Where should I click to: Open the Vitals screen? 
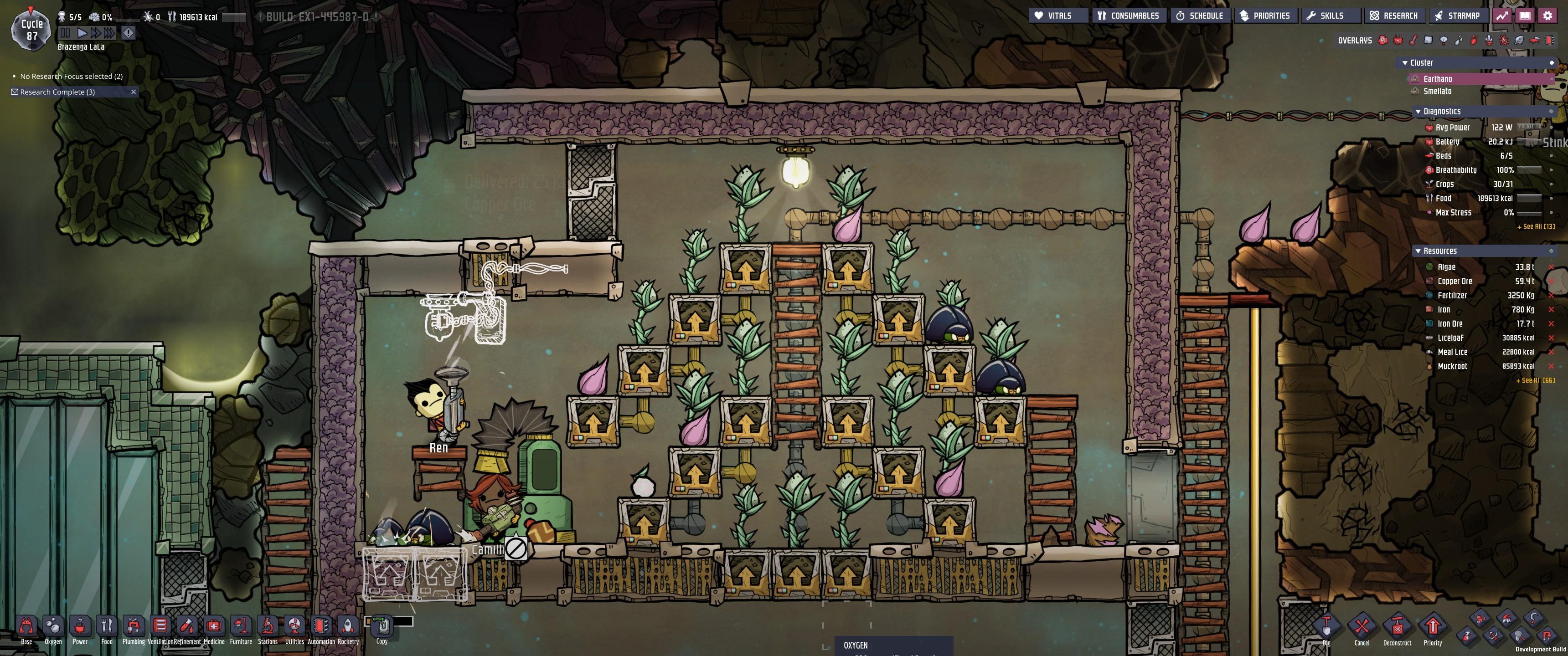pyautogui.click(x=1058, y=15)
